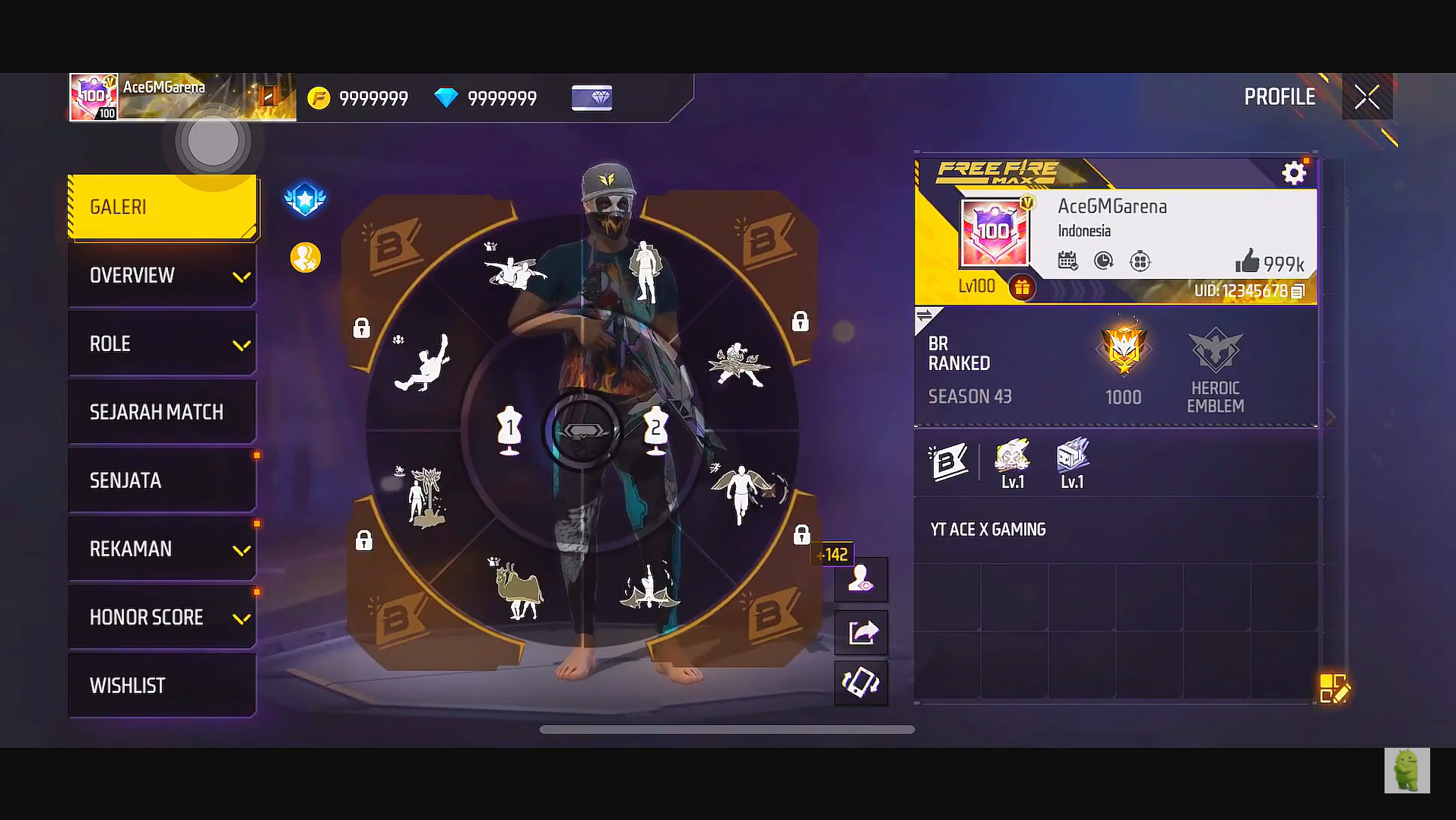
Task: Select the character preview eye icon
Action: pos(861,579)
